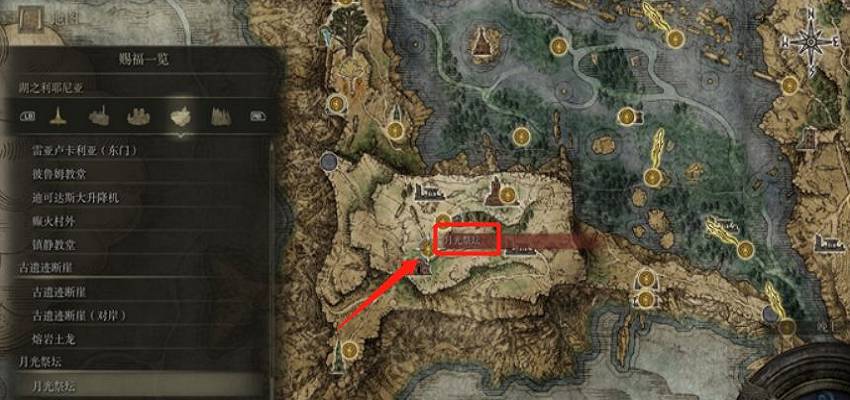Click the selected Liurnia region tab icon

click(181, 115)
